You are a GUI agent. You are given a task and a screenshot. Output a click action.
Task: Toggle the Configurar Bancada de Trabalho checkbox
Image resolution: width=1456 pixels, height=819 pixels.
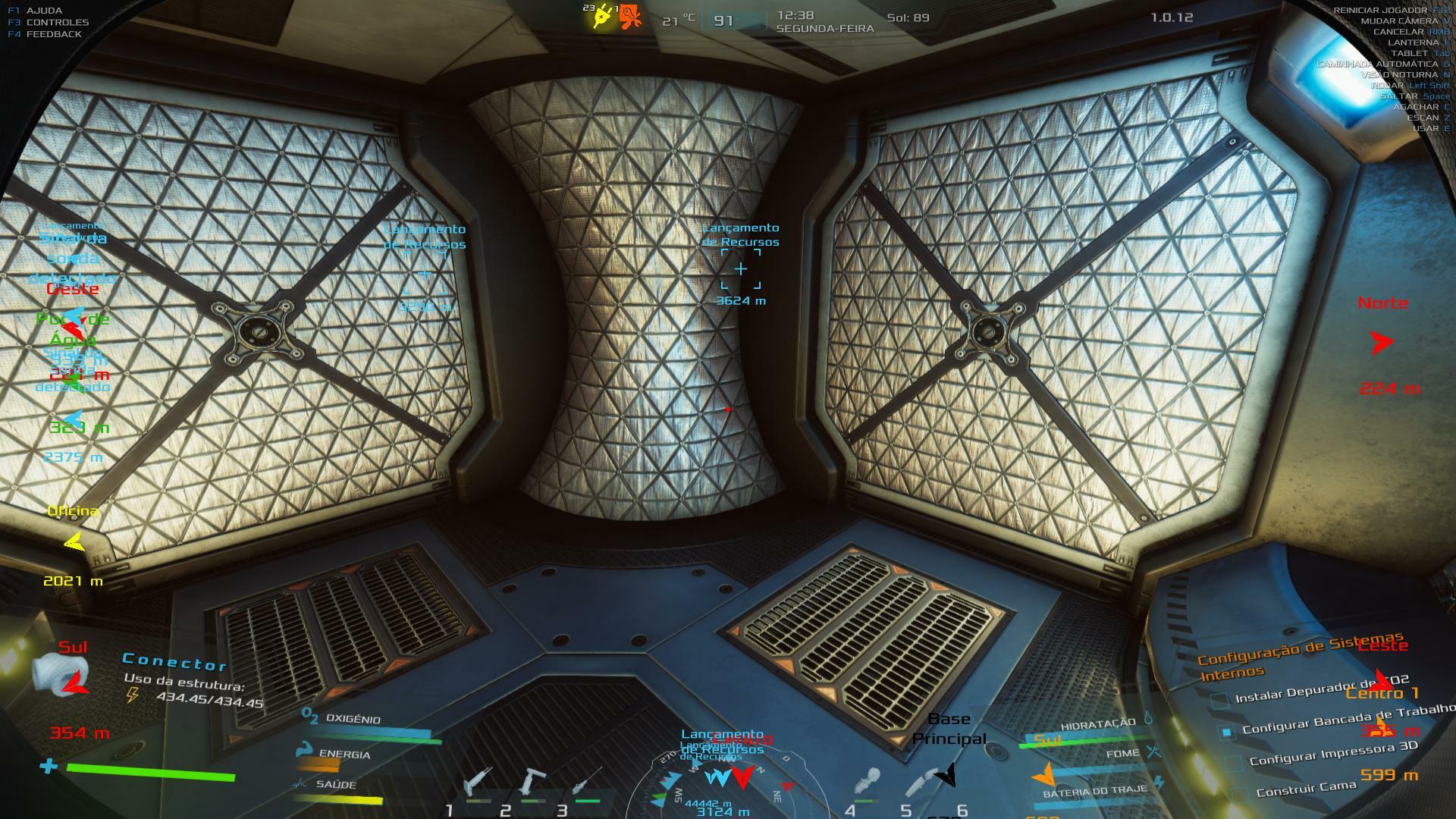(x=1226, y=732)
